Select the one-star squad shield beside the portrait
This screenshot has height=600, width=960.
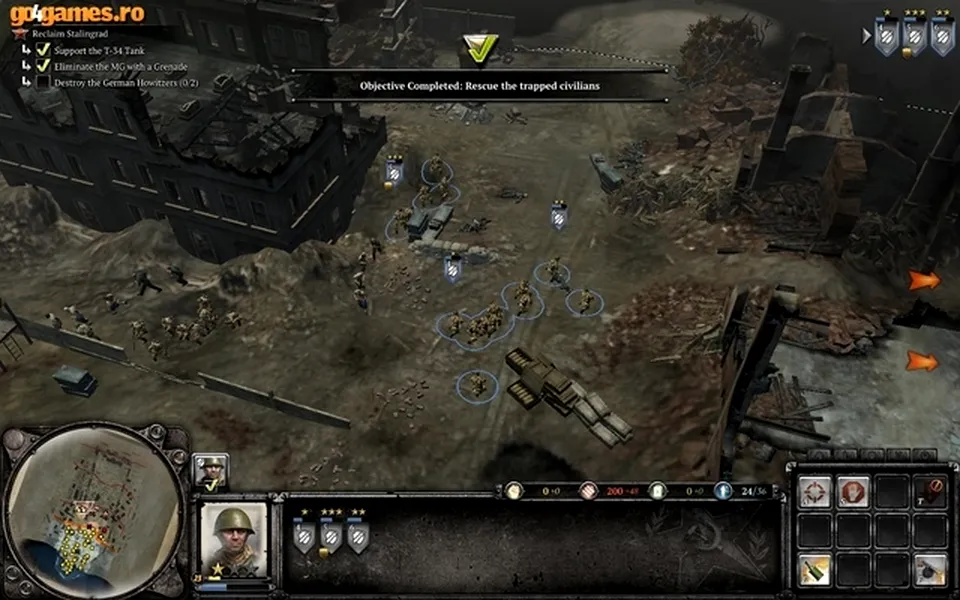coord(303,536)
